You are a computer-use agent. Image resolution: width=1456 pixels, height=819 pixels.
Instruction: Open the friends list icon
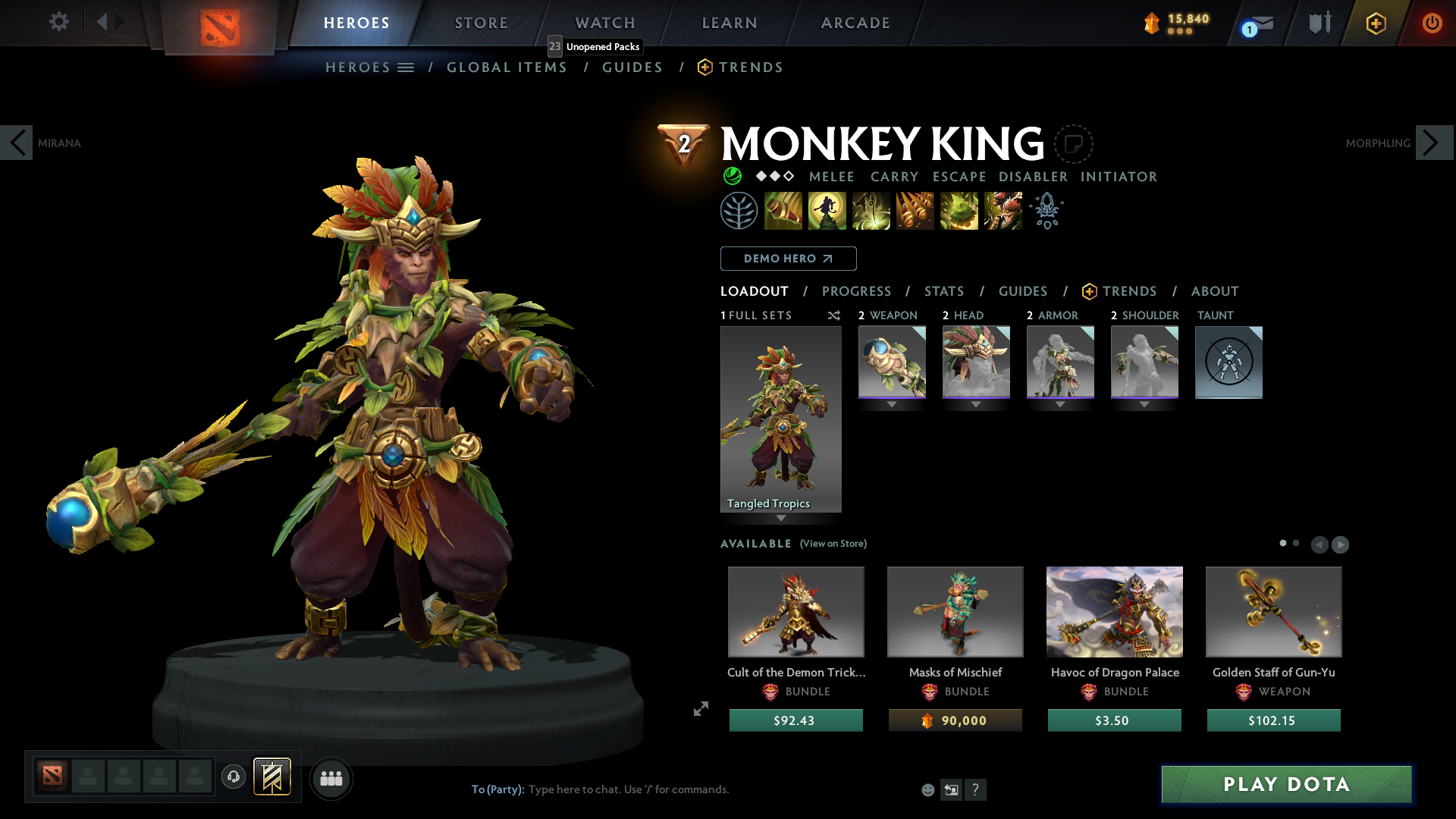(331, 778)
